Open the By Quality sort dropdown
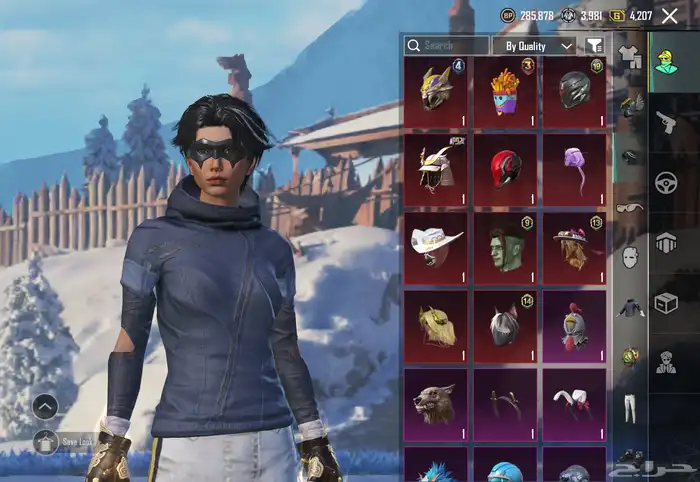Viewport: 700px width, 482px height. (538, 46)
